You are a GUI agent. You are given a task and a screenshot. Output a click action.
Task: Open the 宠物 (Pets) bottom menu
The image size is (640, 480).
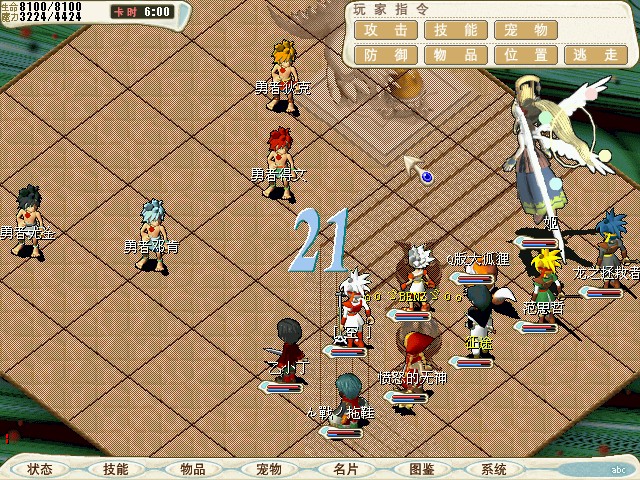(x=269, y=469)
